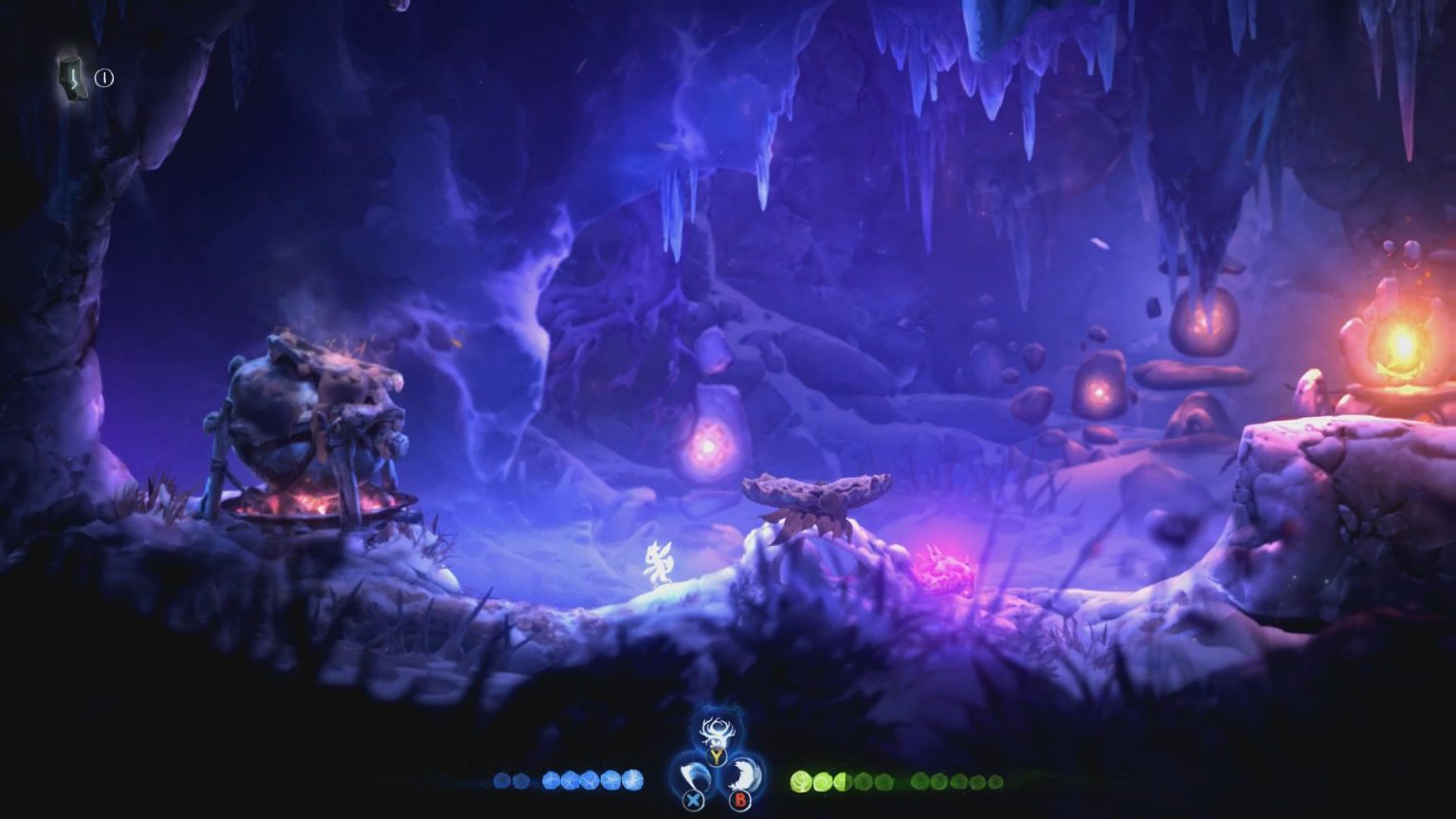Click the armored creature under the stone platform
The image size is (1456, 819).
pyautogui.click(x=817, y=519)
